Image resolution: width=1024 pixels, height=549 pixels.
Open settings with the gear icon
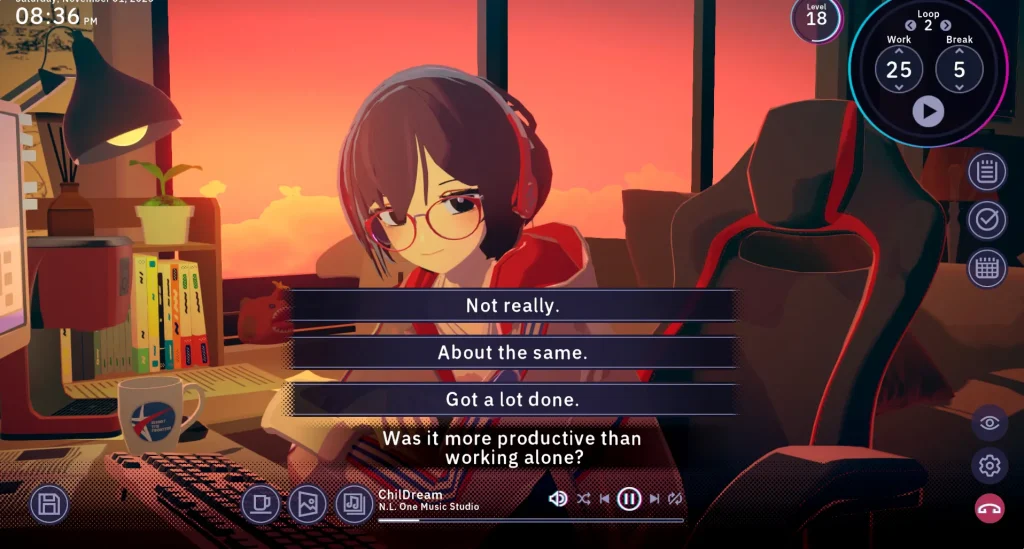[x=989, y=466]
